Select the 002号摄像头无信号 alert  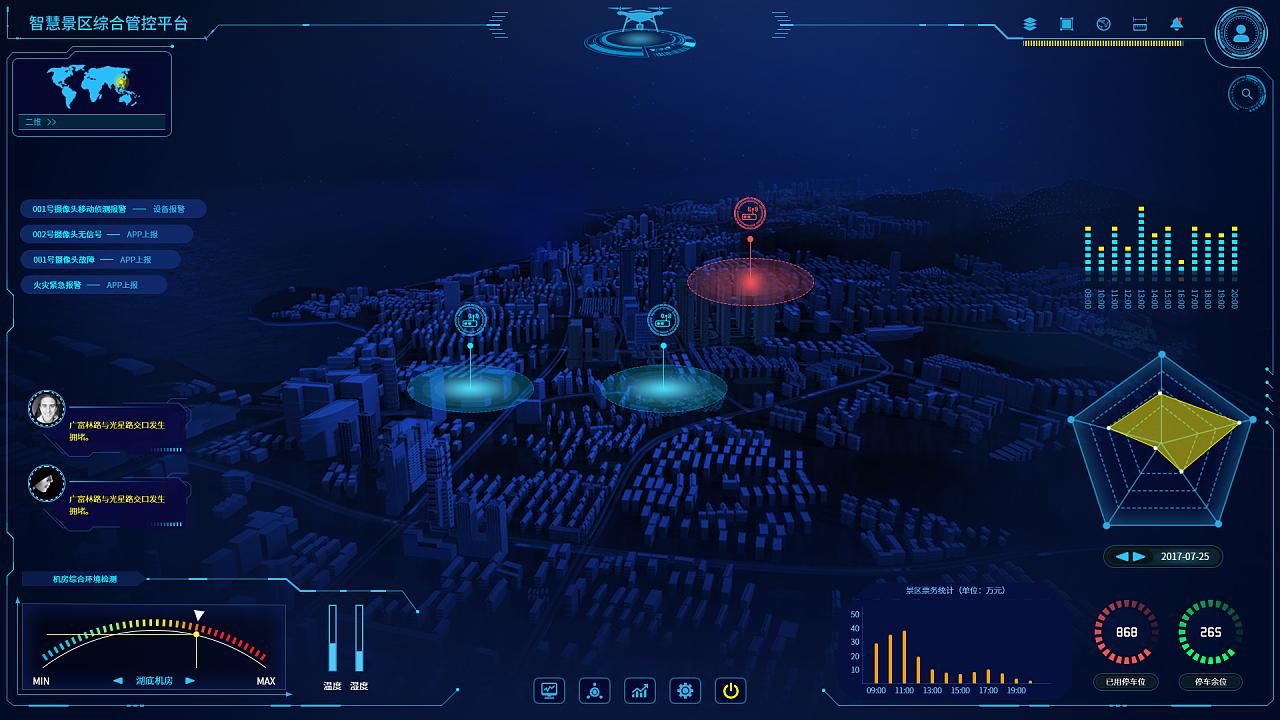[x=105, y=234]
